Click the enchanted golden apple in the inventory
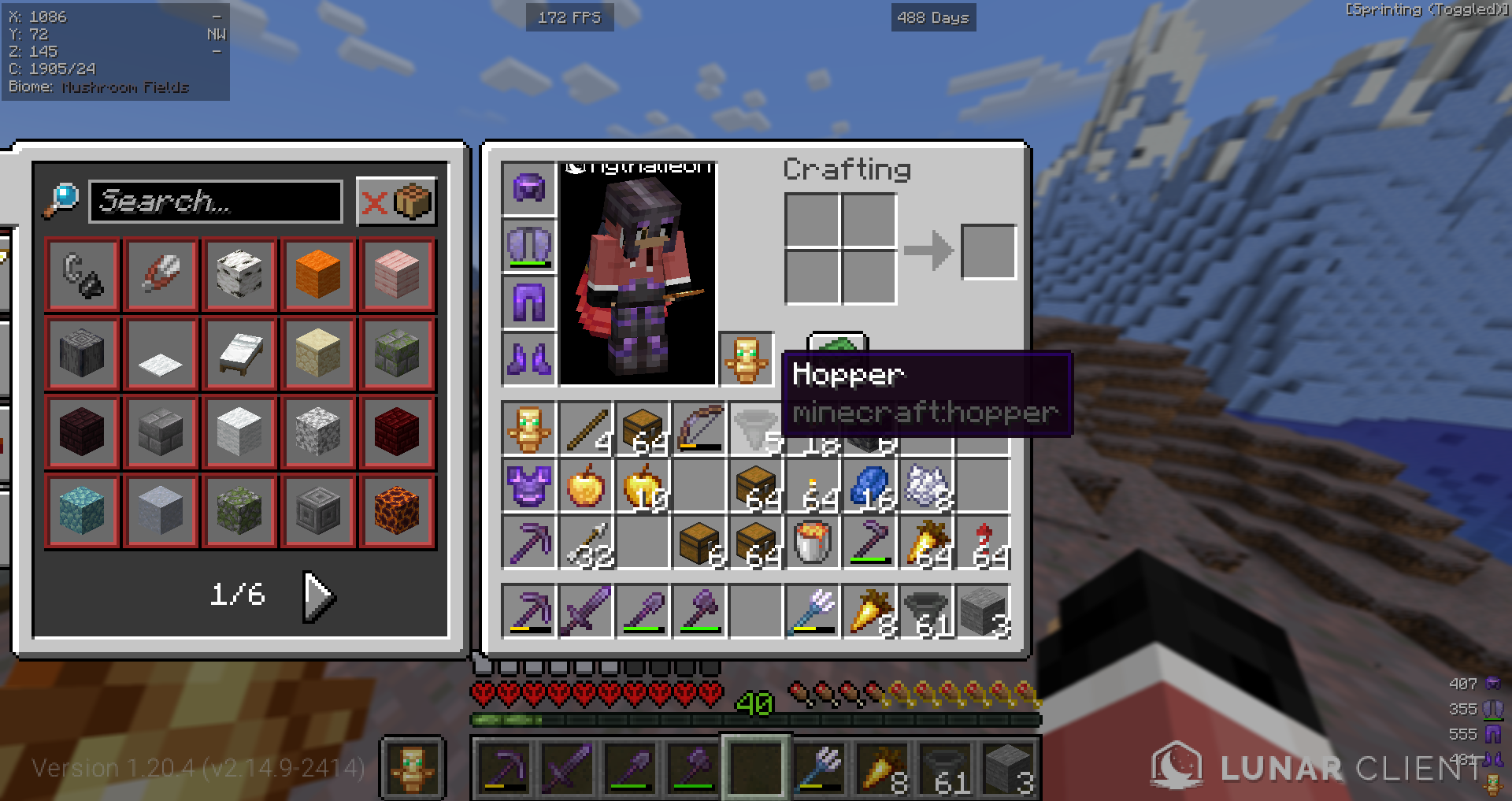The height and width of the screenshot is (801, 1512). [x=644, y=488]
